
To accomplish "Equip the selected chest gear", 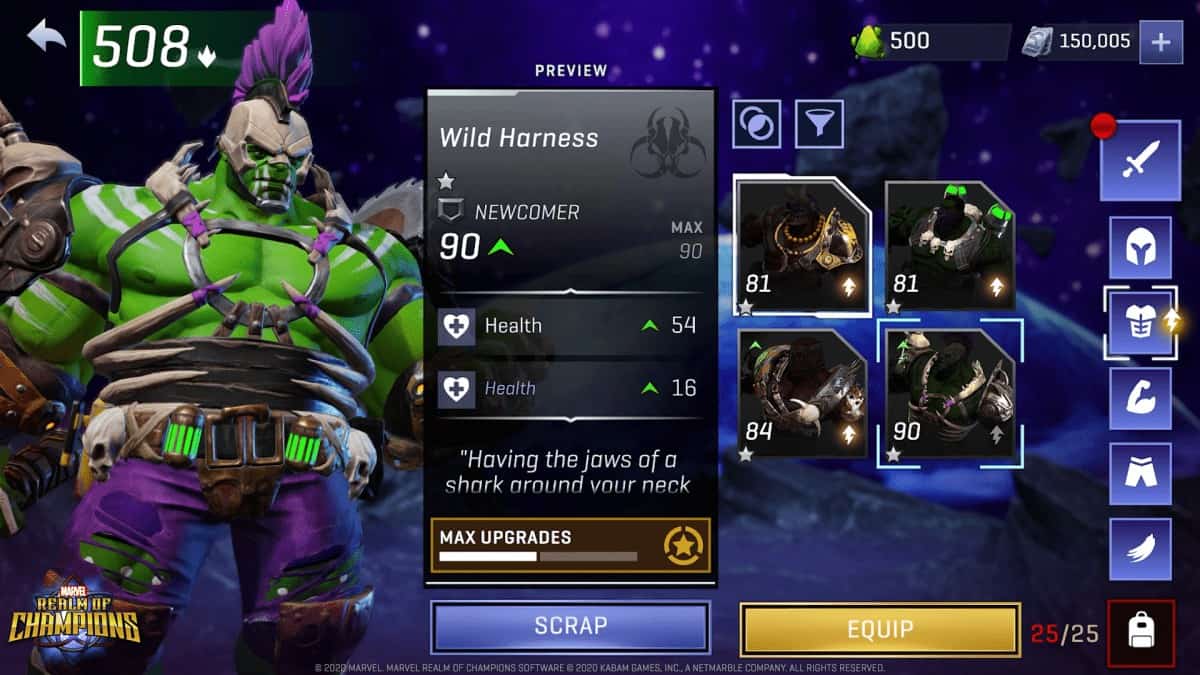I will (x=880, y=629).
